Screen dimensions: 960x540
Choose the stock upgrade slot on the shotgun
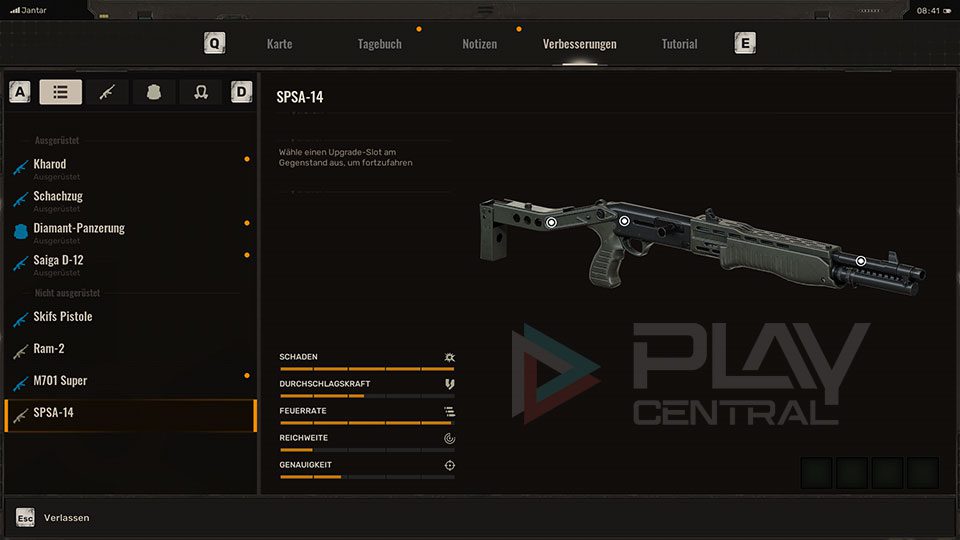(x=551, y=223)
